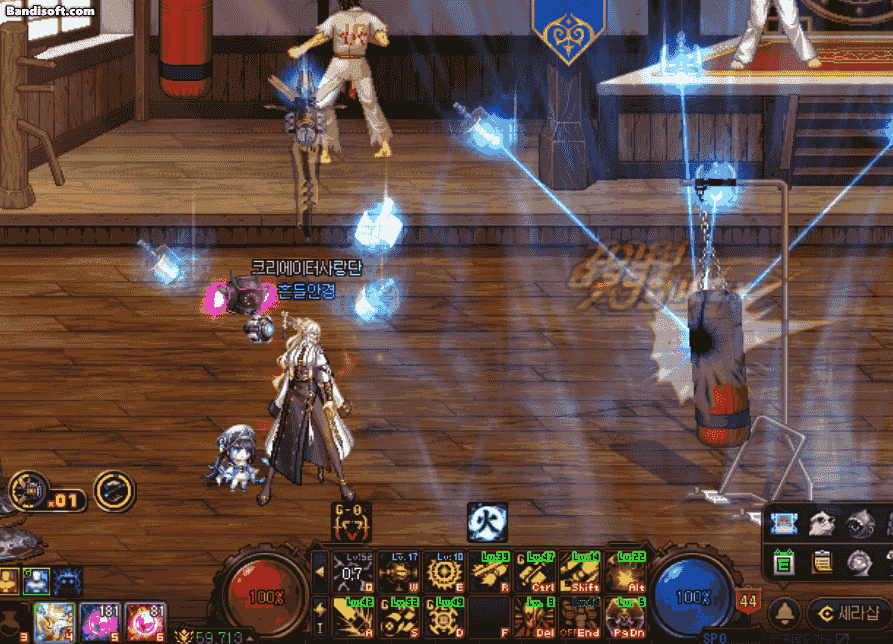
Task: Trigger the gear skill on E slot
Action: (445, 573)
